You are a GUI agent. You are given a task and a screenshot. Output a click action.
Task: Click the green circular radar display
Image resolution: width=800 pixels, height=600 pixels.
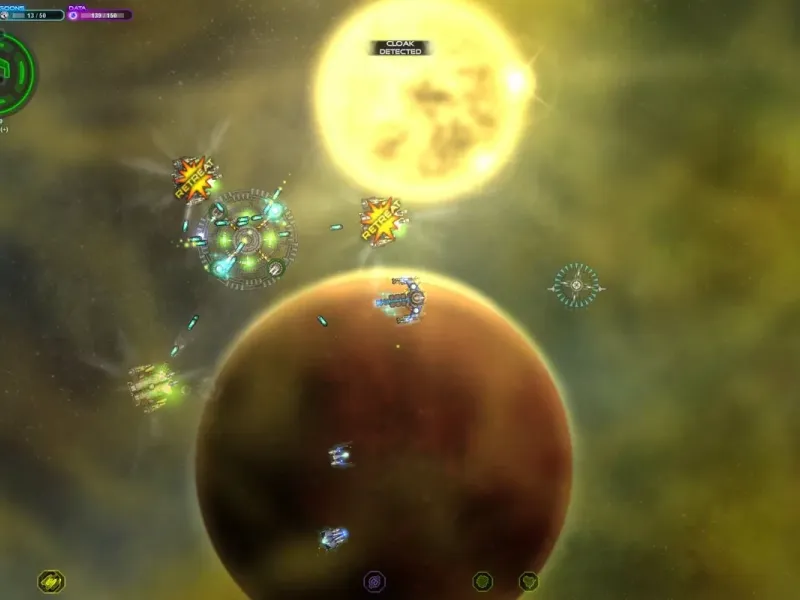[14, 72]
